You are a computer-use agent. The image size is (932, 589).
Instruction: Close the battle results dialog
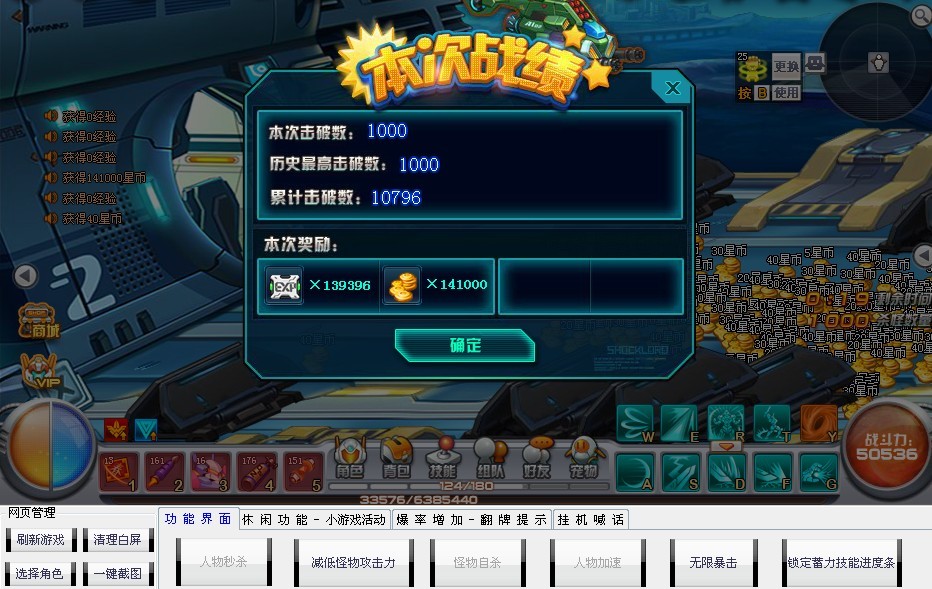673,88
